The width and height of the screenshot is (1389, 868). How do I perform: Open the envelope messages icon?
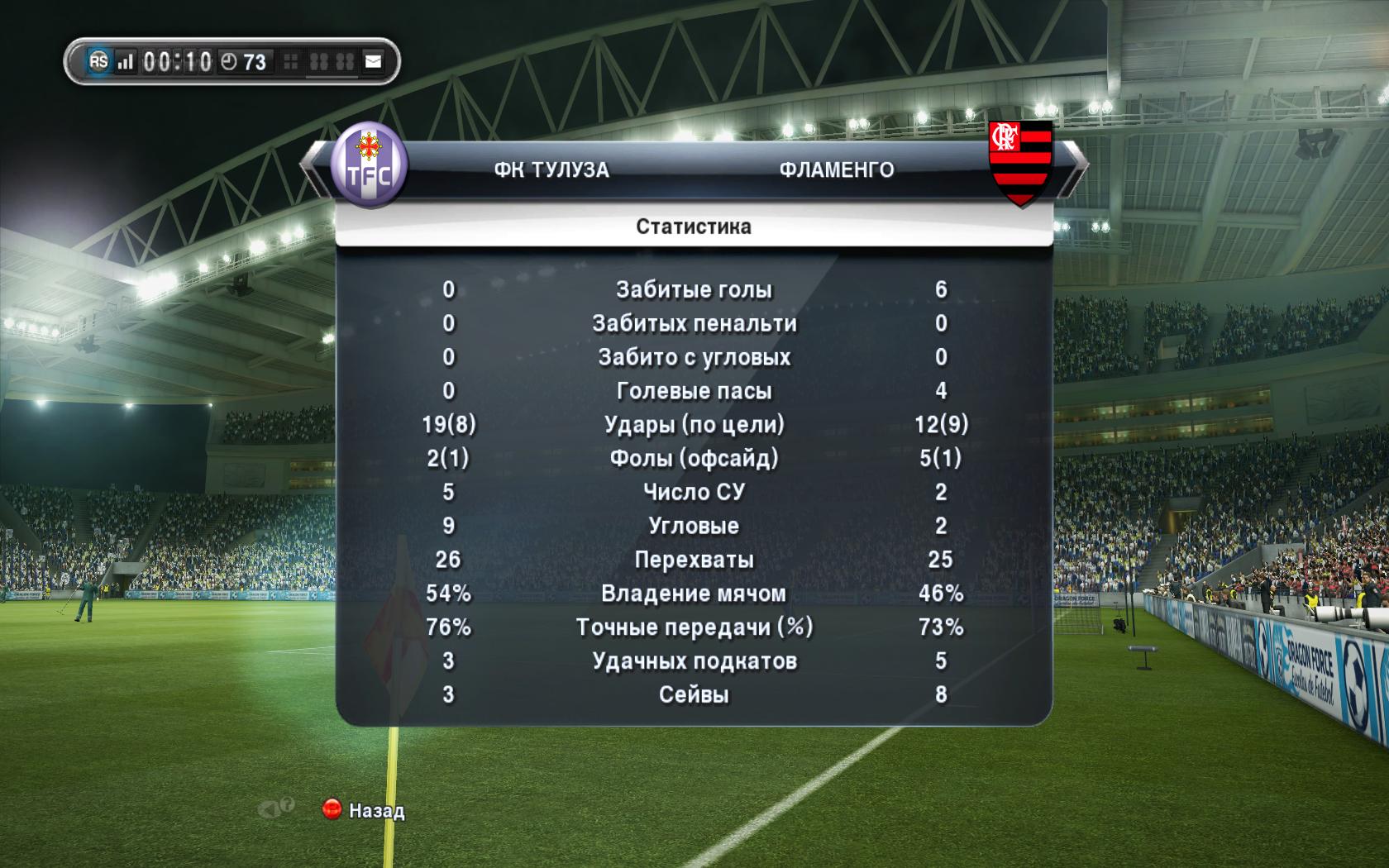(374, 62)
